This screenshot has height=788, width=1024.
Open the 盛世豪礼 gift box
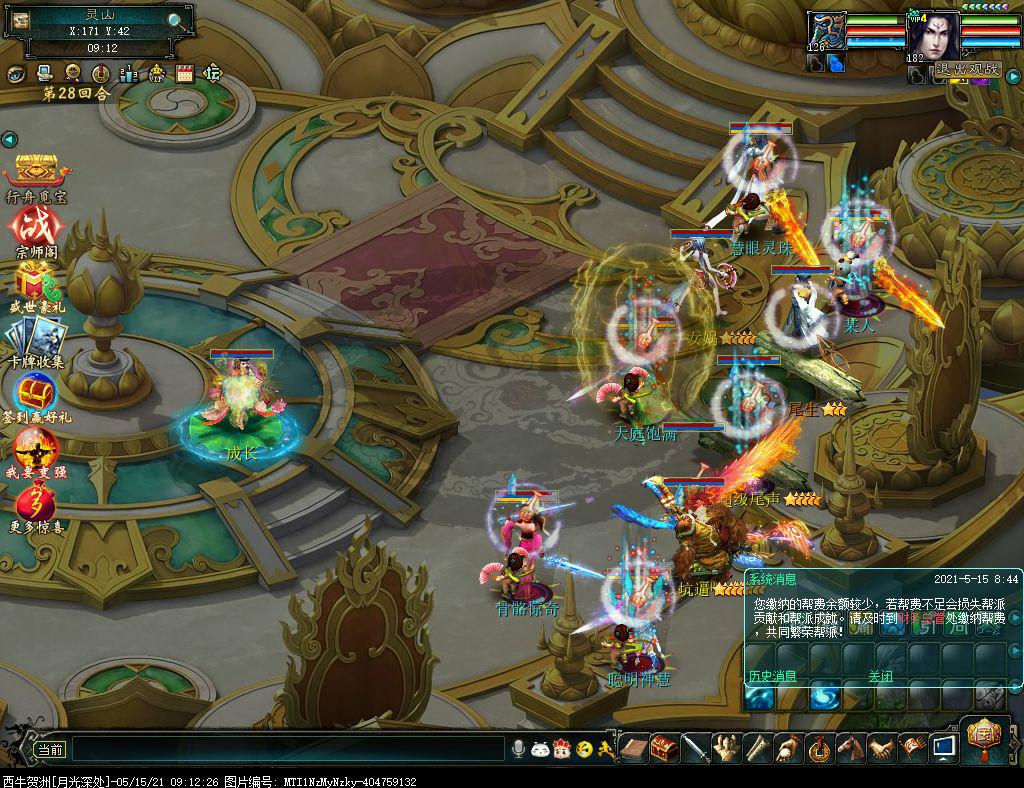(x=36, y=281)
